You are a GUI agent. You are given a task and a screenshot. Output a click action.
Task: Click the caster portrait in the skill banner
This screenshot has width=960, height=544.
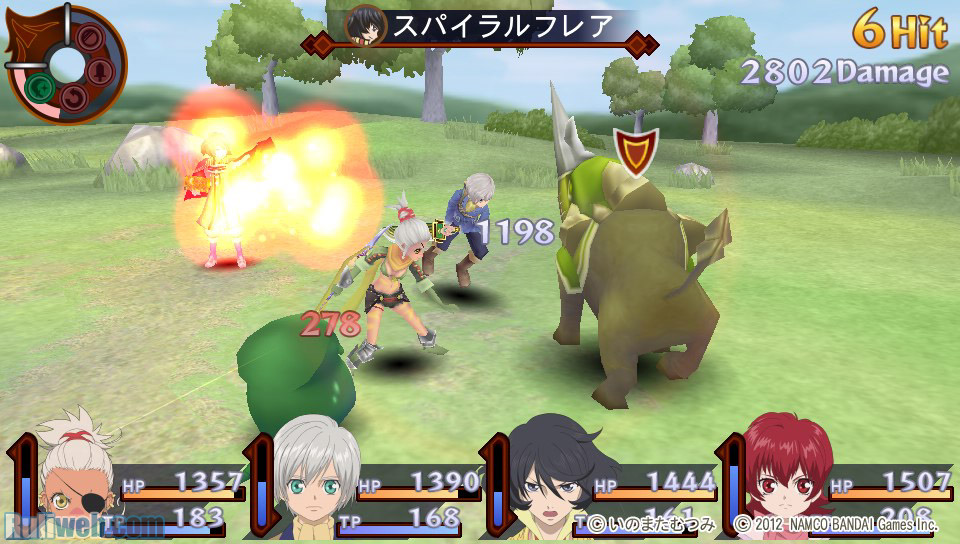364,27
